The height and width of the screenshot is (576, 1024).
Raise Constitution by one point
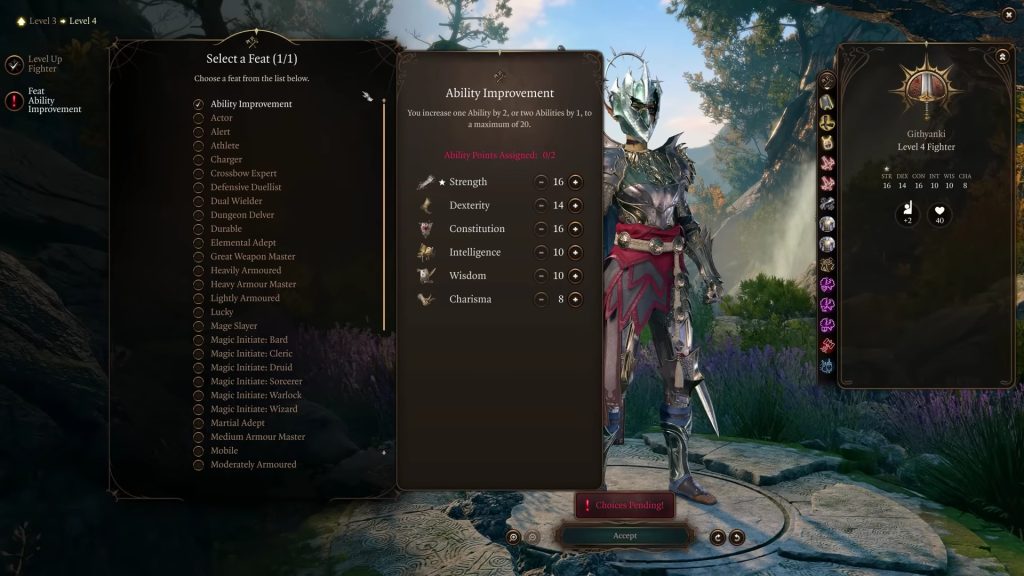coord(575,229)
